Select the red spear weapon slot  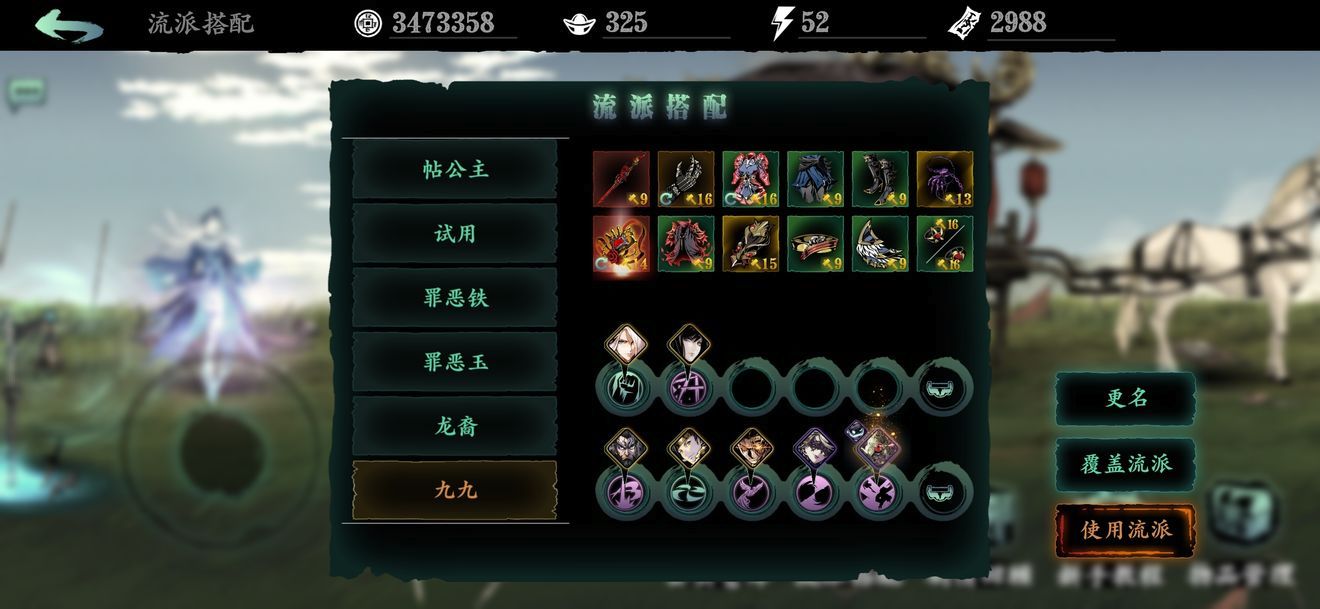click(621, 179)
